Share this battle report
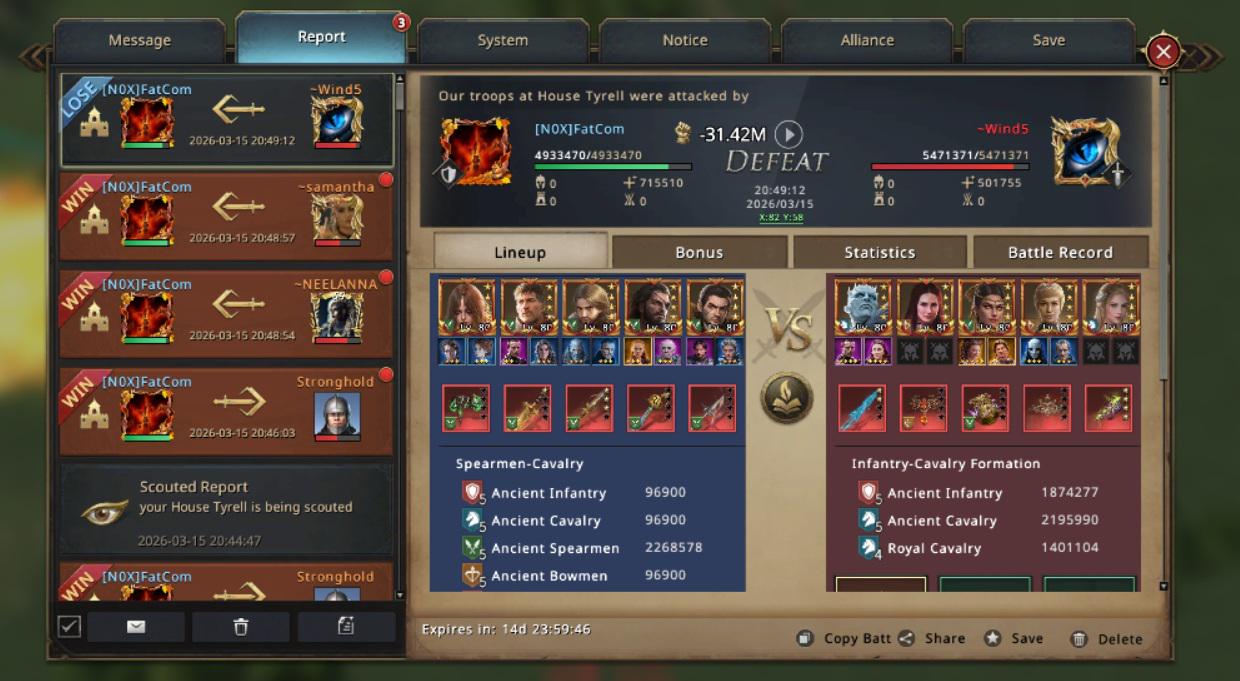Image resolution: width=1240 pixels, height=681 pixels. [x=932, y=639]
